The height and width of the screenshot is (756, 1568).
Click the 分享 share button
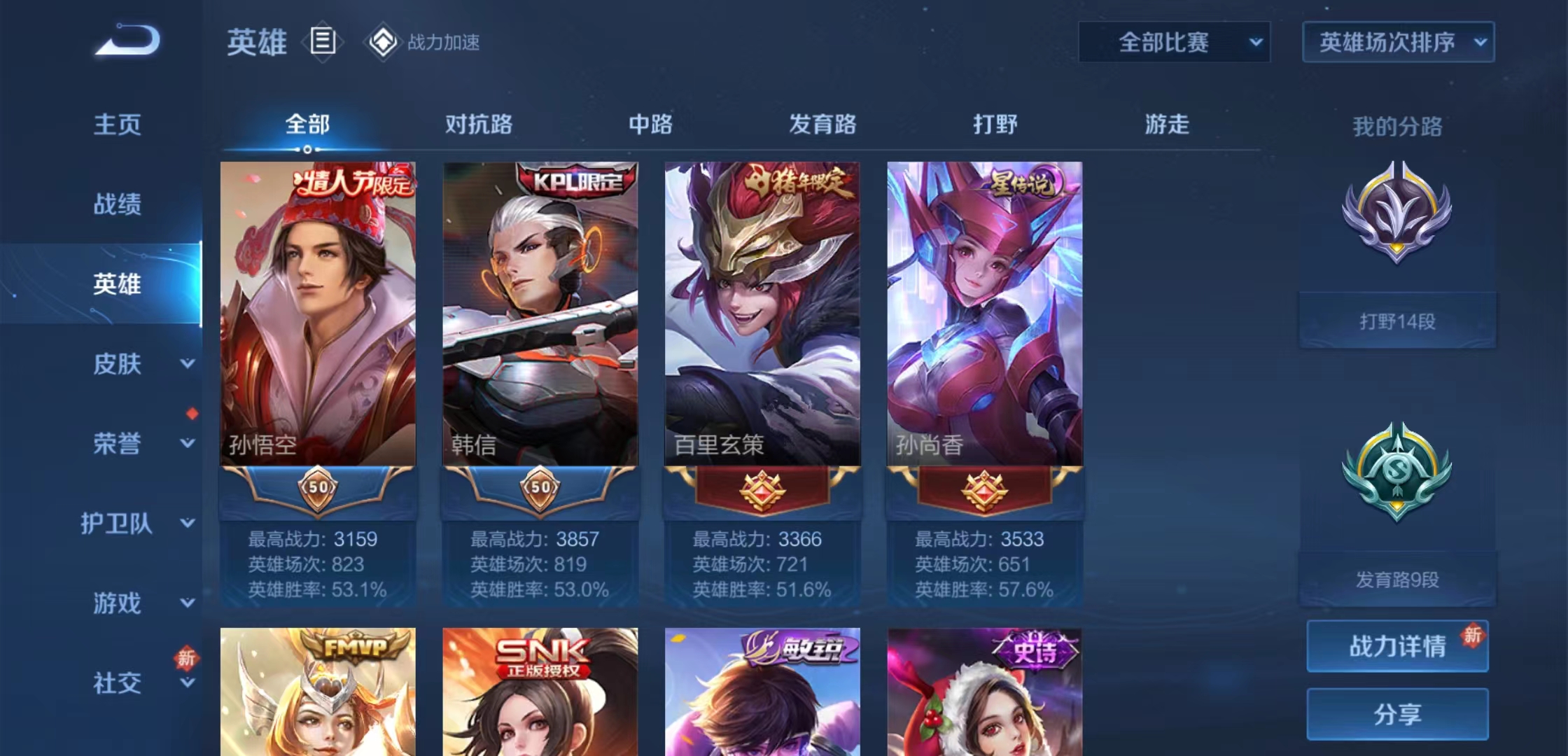point(1396,715)
